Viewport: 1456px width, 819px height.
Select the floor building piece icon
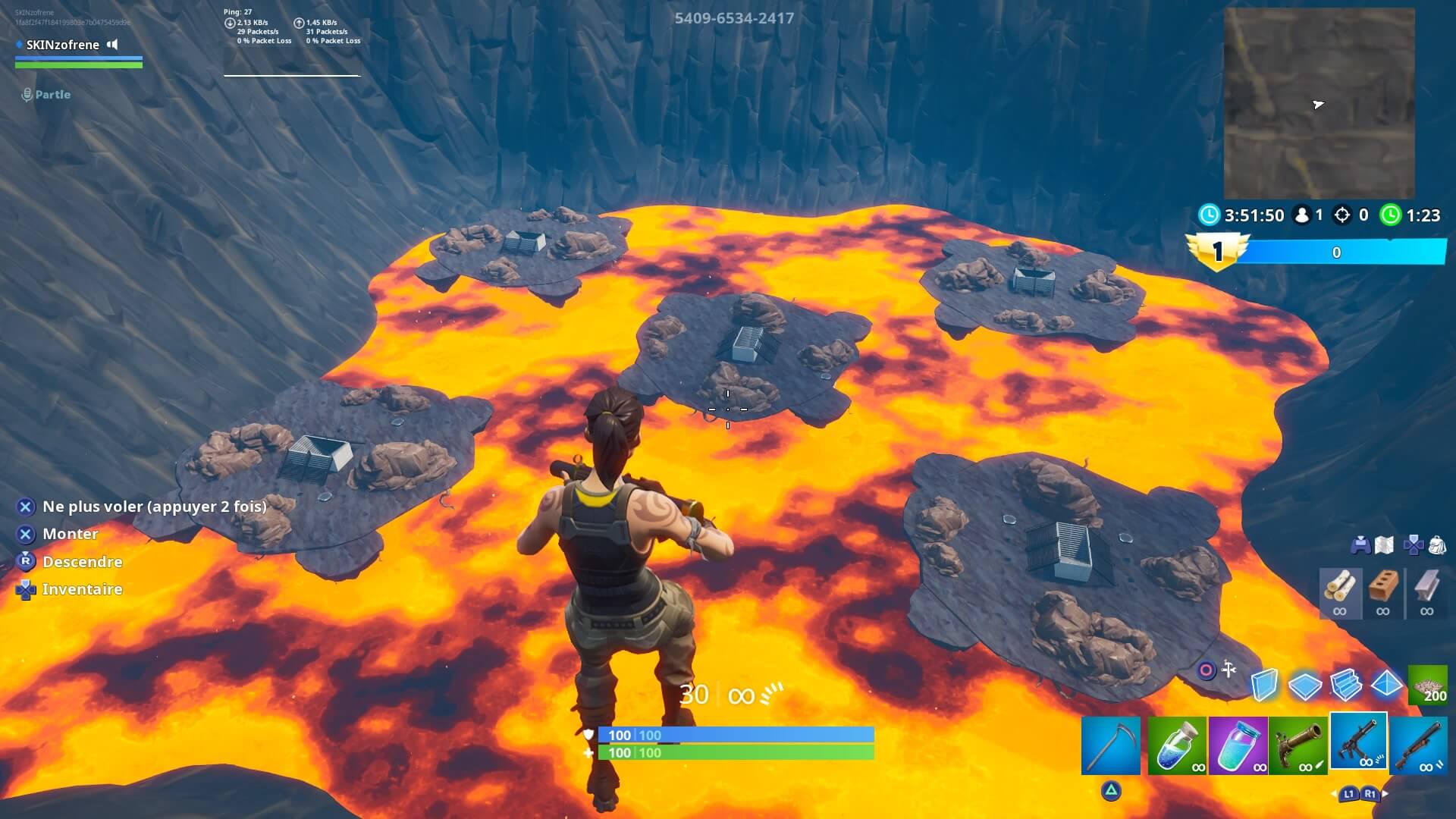pos(1305,685)
